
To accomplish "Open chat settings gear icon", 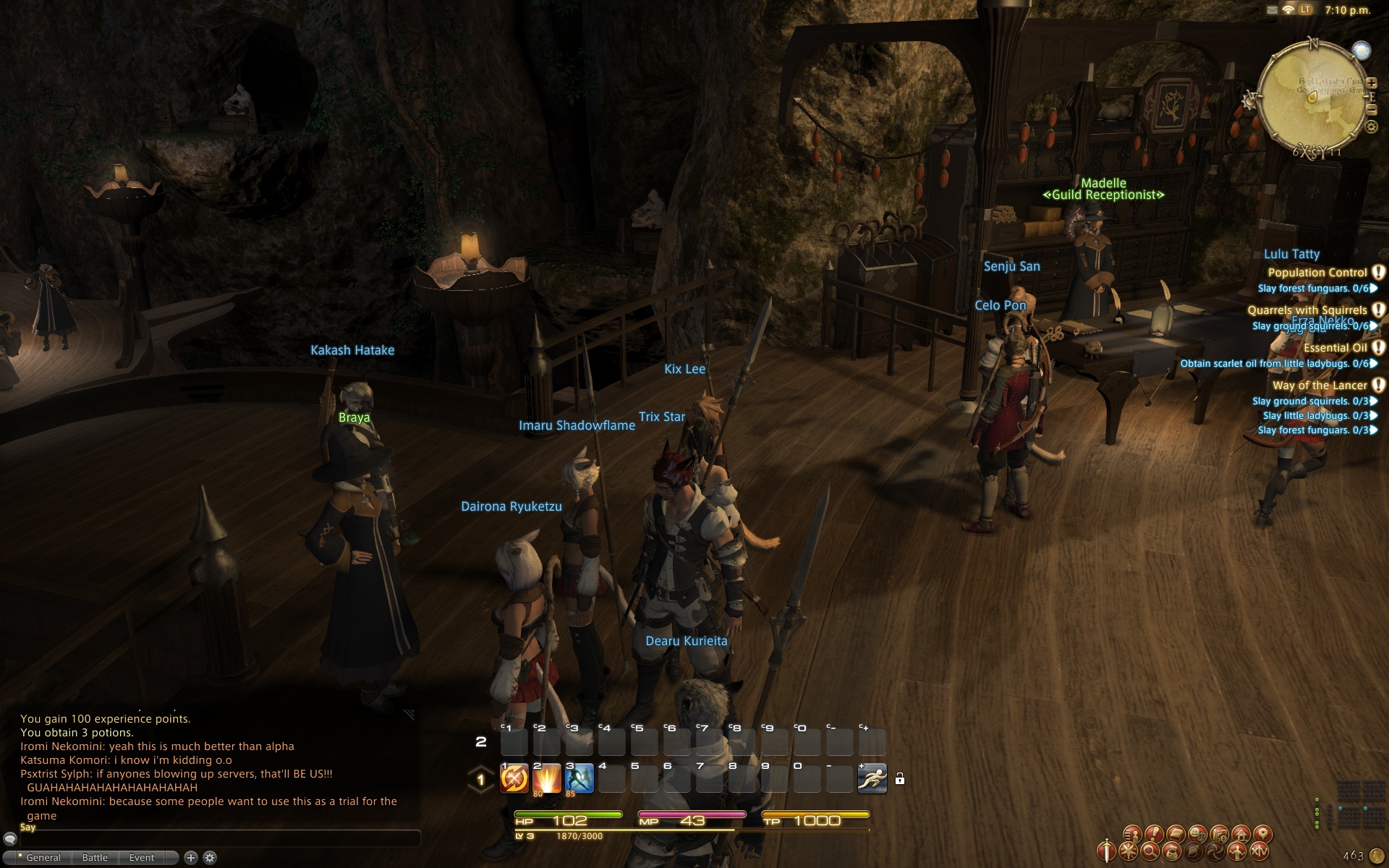I will [210, 858].
